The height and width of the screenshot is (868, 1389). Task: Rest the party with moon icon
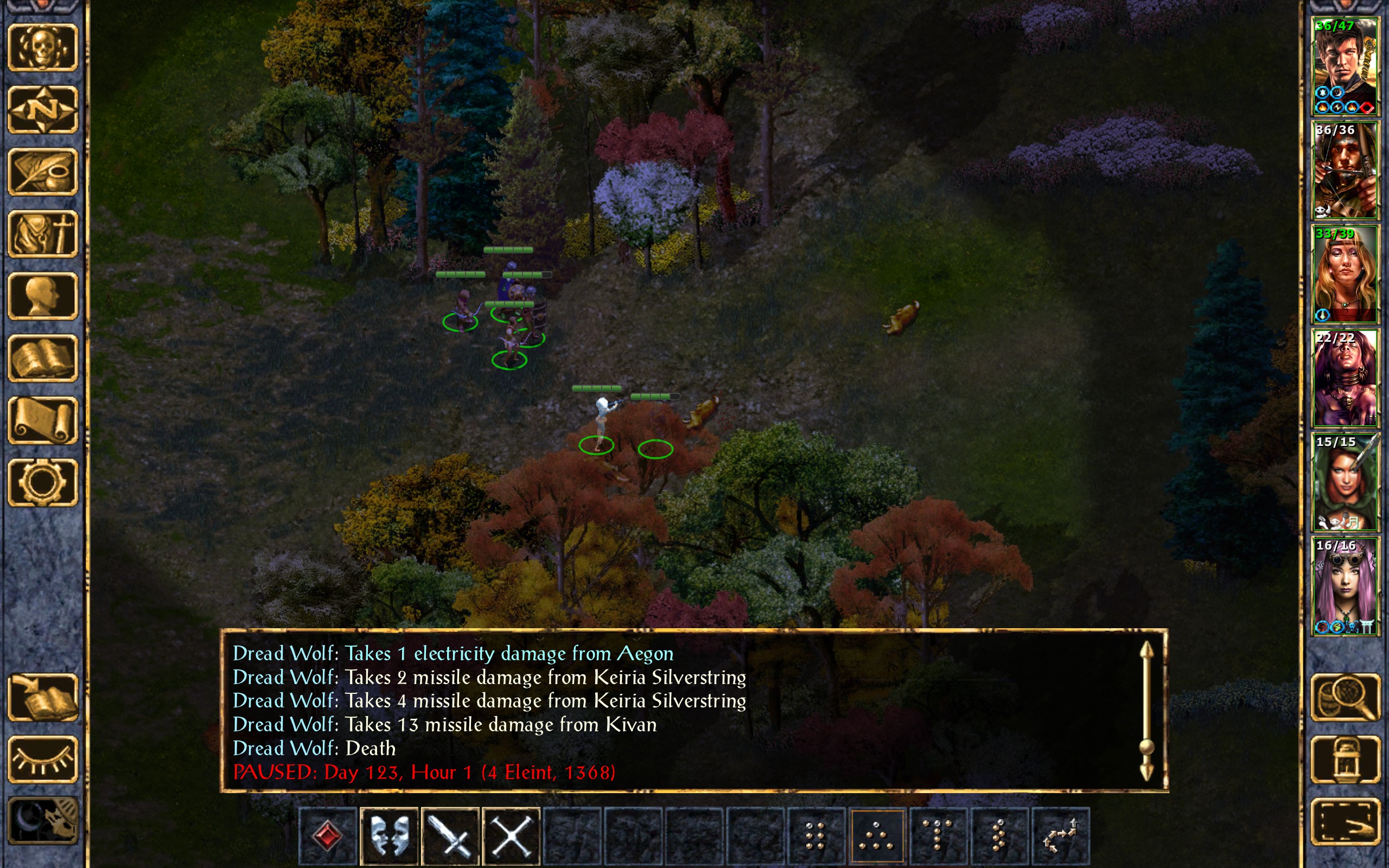click(42, 821)
